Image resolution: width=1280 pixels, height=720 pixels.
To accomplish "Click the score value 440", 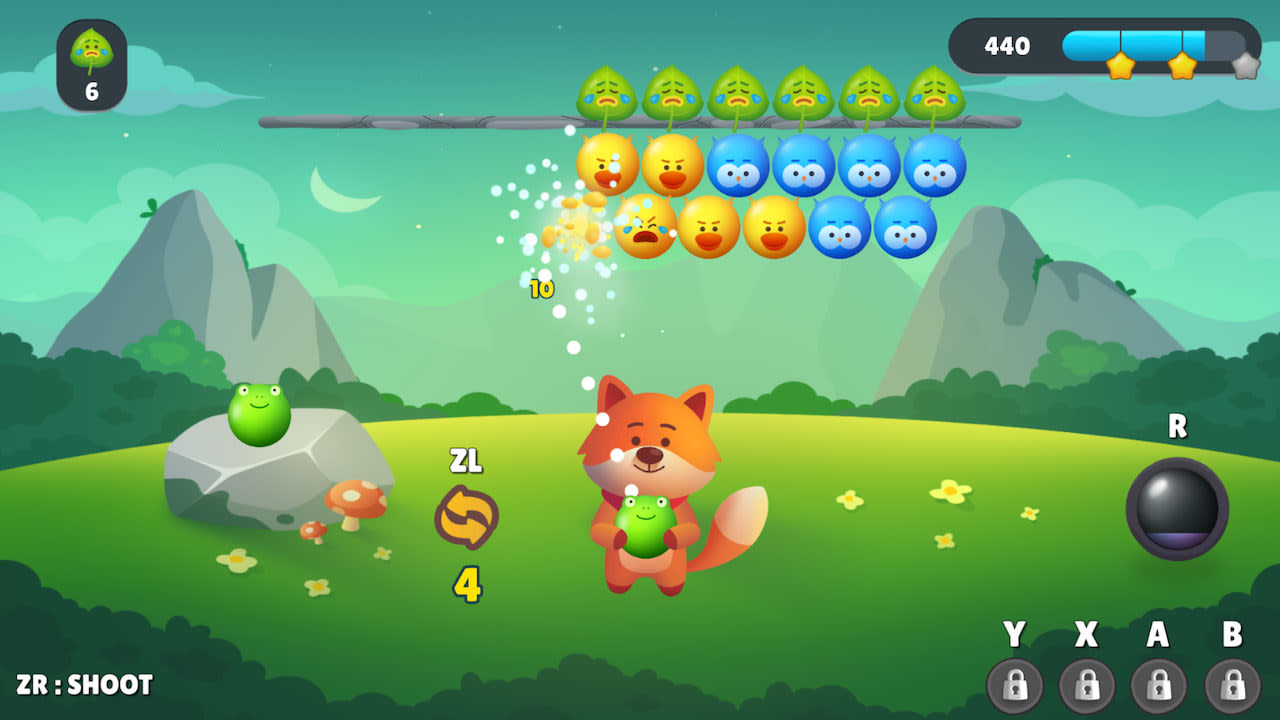I will click(x=1010, y=46).
